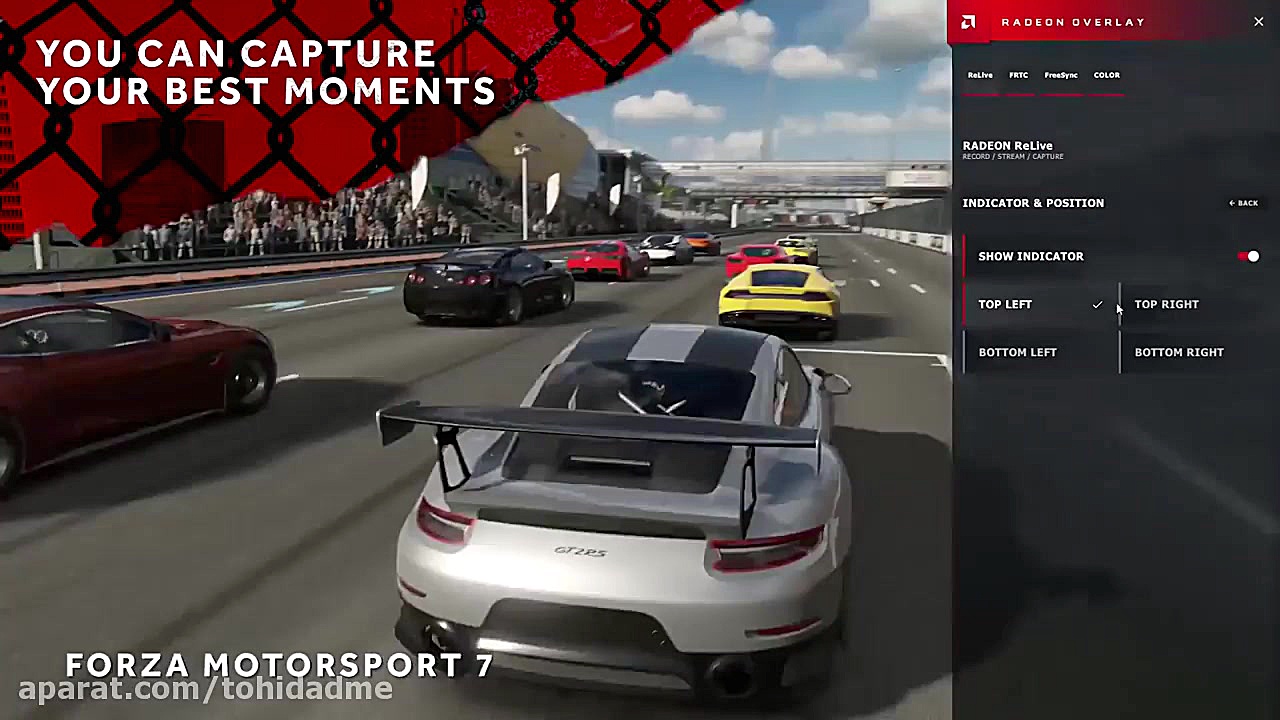Click the back arrow icon beside BACK
The image size is (1280, 720).
(1231, 203)
